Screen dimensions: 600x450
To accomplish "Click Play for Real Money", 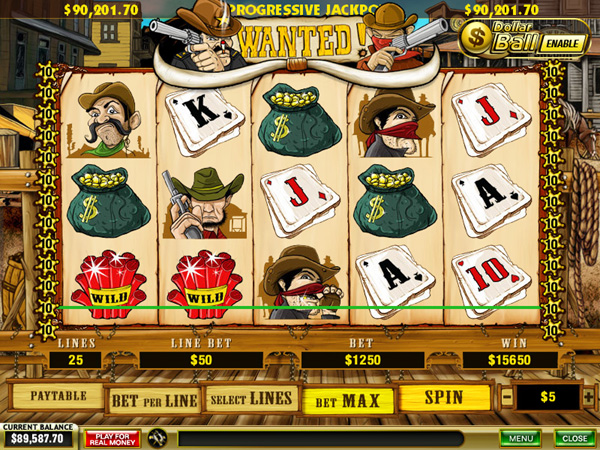I will click(112, 438).
